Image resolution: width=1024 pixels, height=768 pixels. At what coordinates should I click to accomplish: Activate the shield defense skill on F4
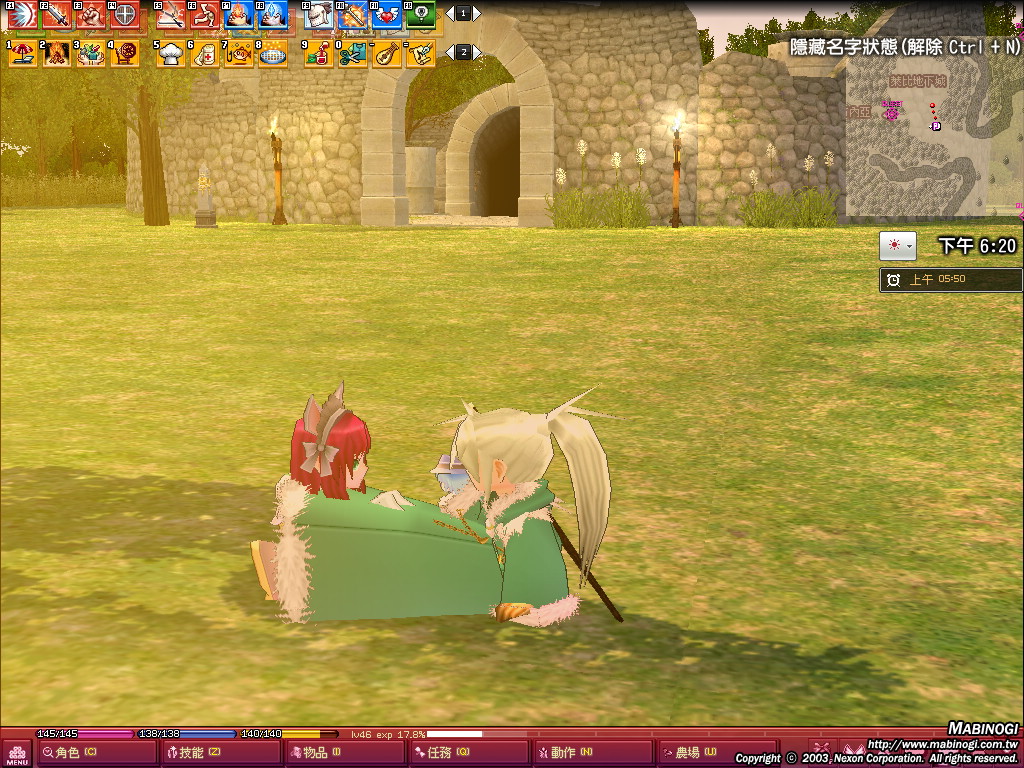tap(124, 16)
